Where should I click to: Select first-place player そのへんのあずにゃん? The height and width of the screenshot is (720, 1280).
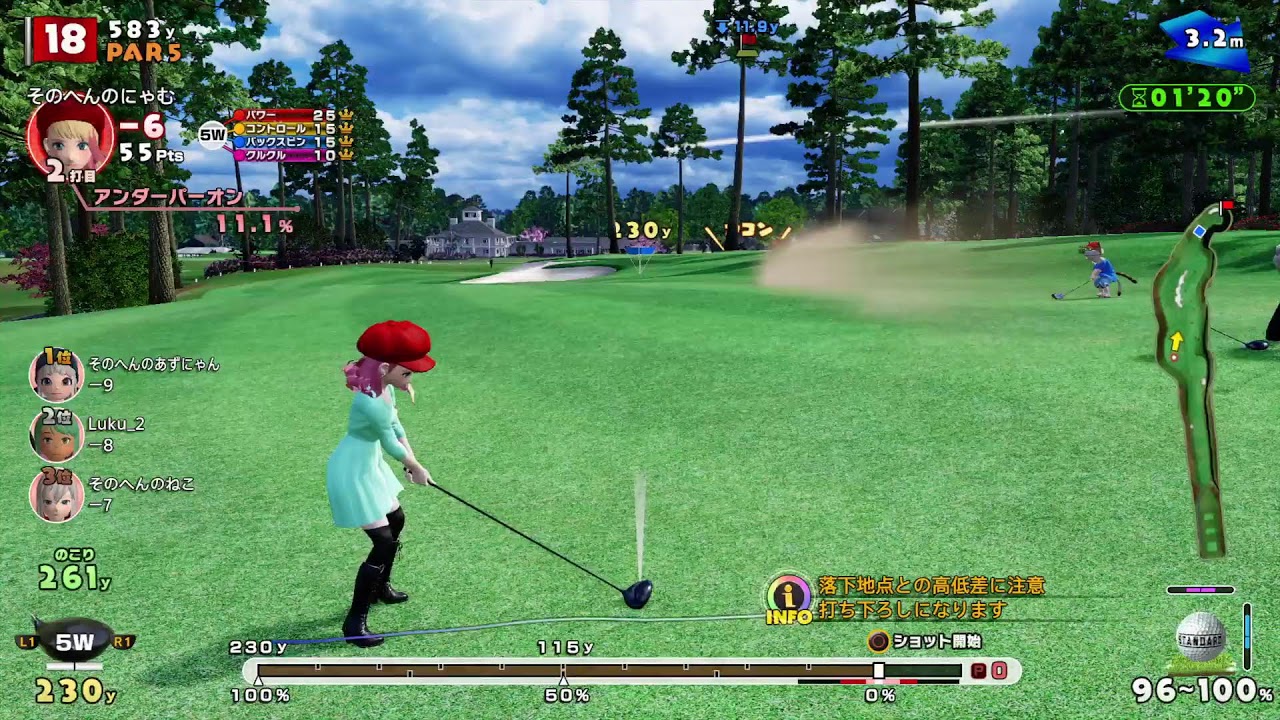56,374
